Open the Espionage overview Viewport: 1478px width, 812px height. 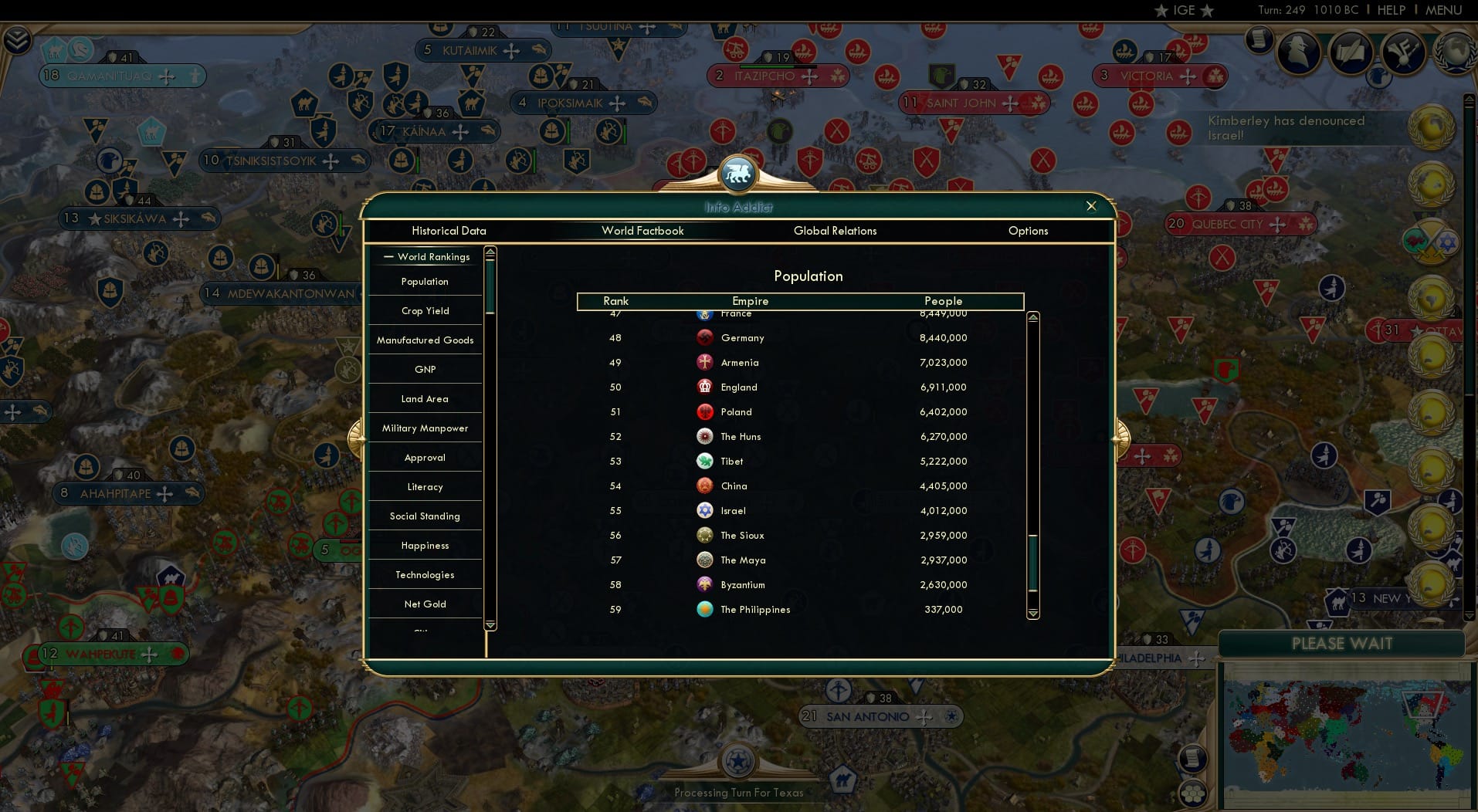(1298, 52)
